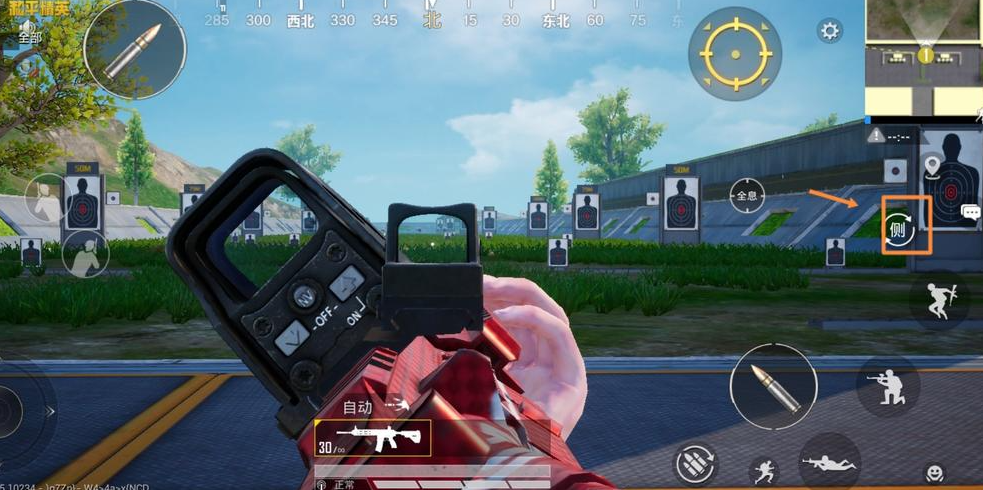
Task: Fire using the bottom-right bullet button
Action: [x=773, y=386]
